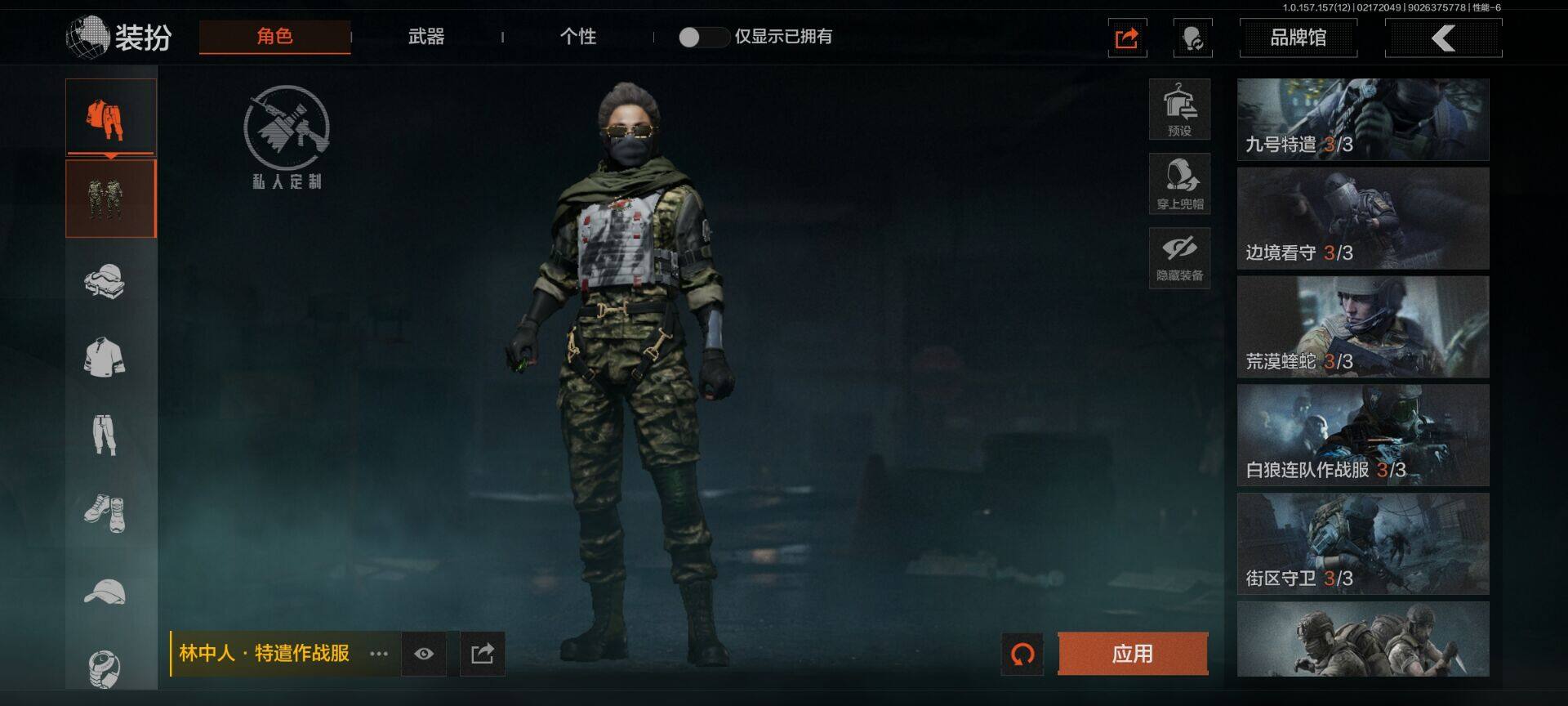
Task: Toggle 仅显示已拥有 owned-only switch
Action: coord(703,37)
